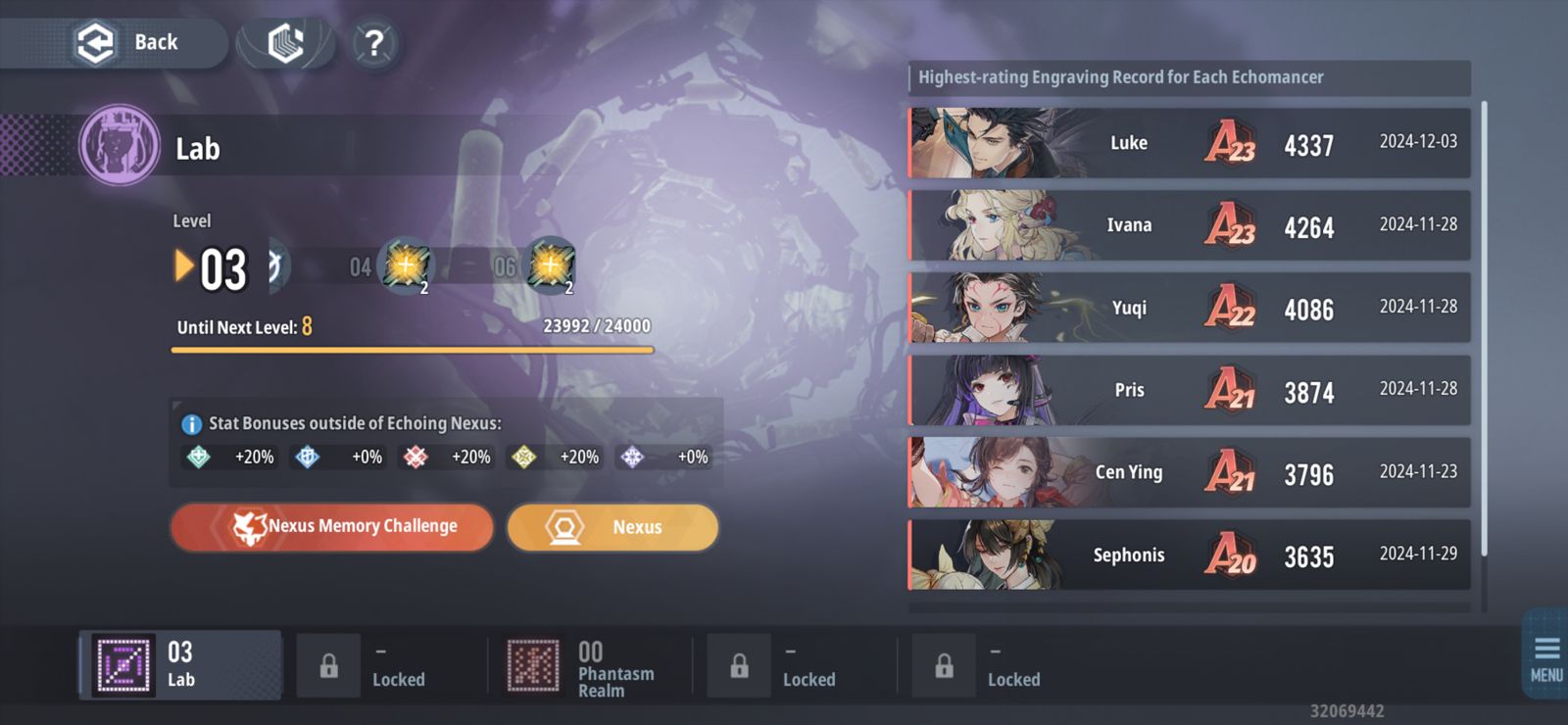Viewport: 1568px width, 725px height.
Task: Click the hexagonal cube icon beside Back
Action: [284, 40]
